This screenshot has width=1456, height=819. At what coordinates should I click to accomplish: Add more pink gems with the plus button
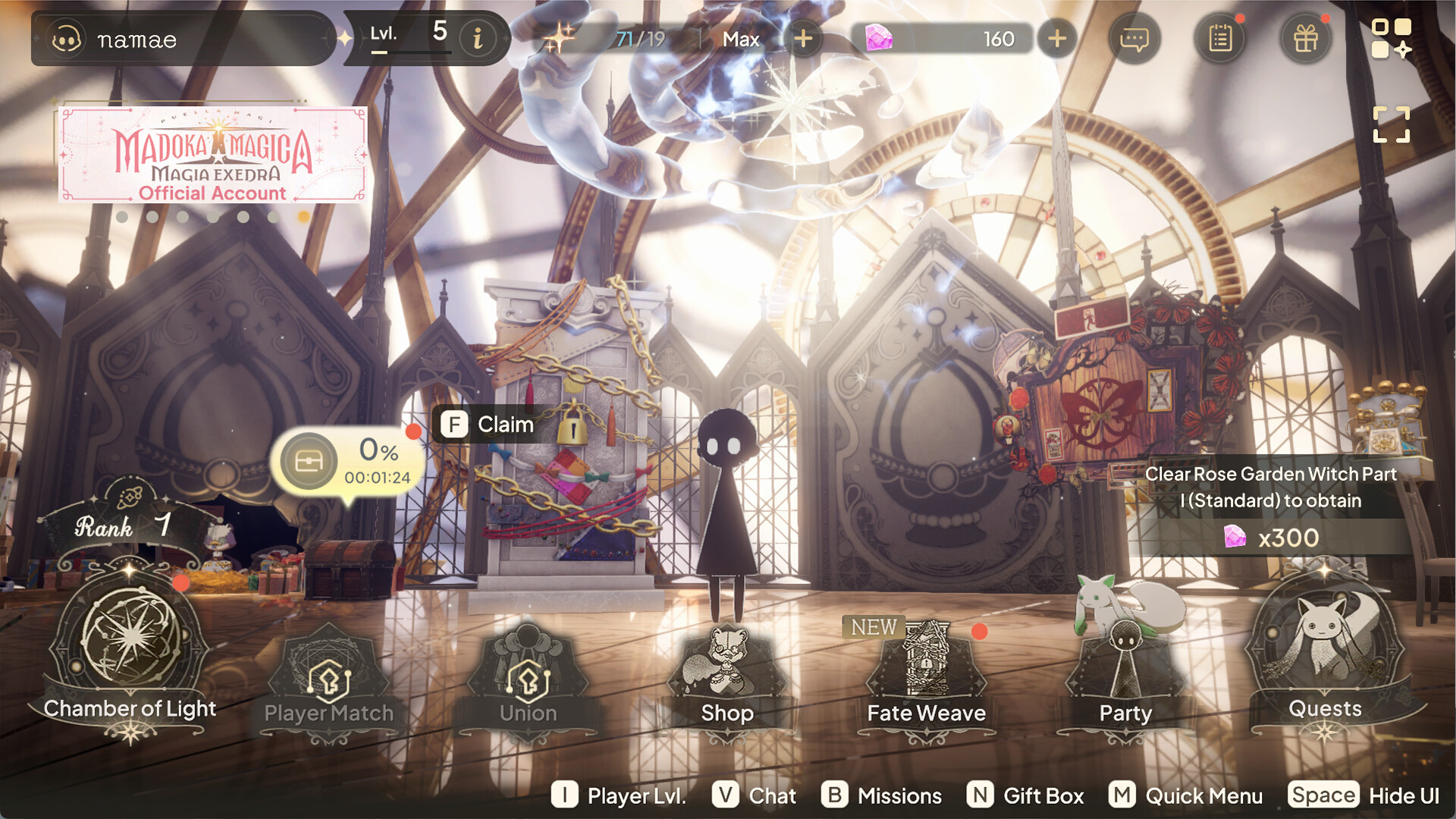(1057, 38)
